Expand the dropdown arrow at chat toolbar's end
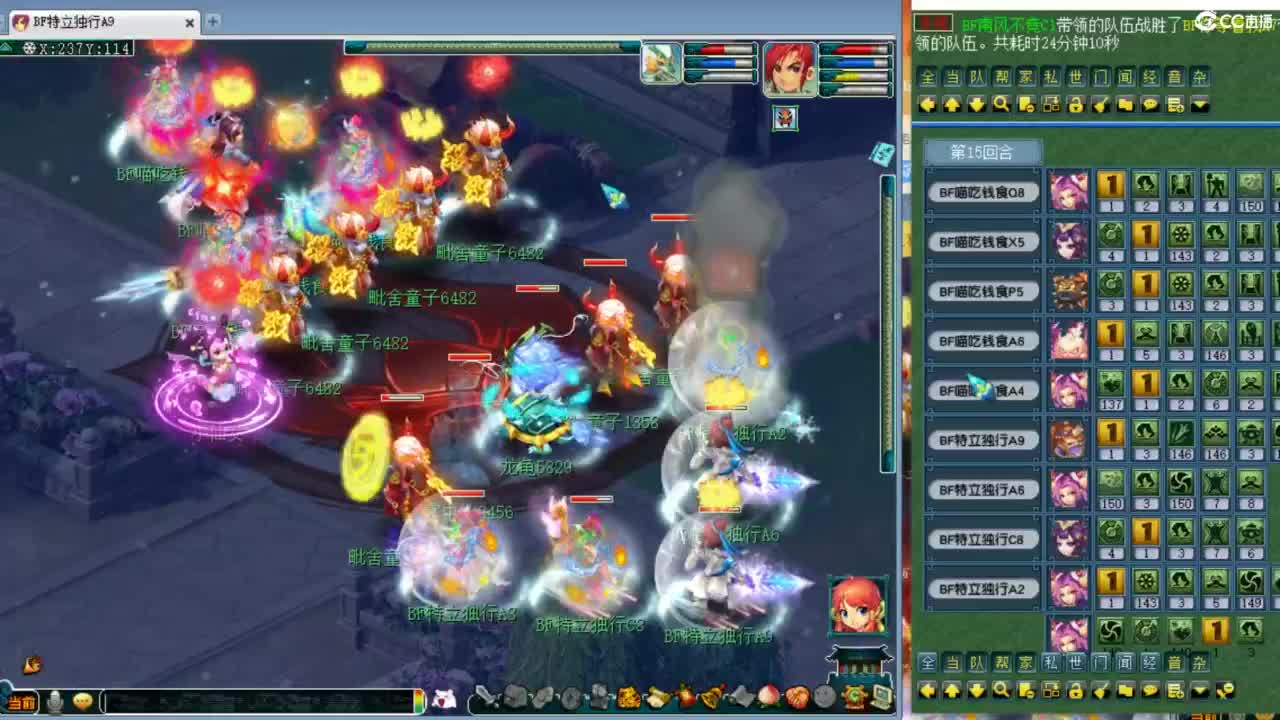This screenshot has width=1280, height=720. [1198, 105]
